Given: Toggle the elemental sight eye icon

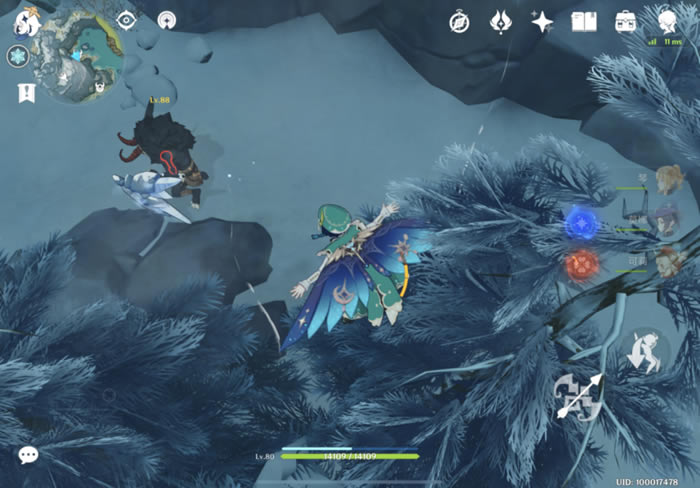Looking at the screenshot, I should pos(127,20).
